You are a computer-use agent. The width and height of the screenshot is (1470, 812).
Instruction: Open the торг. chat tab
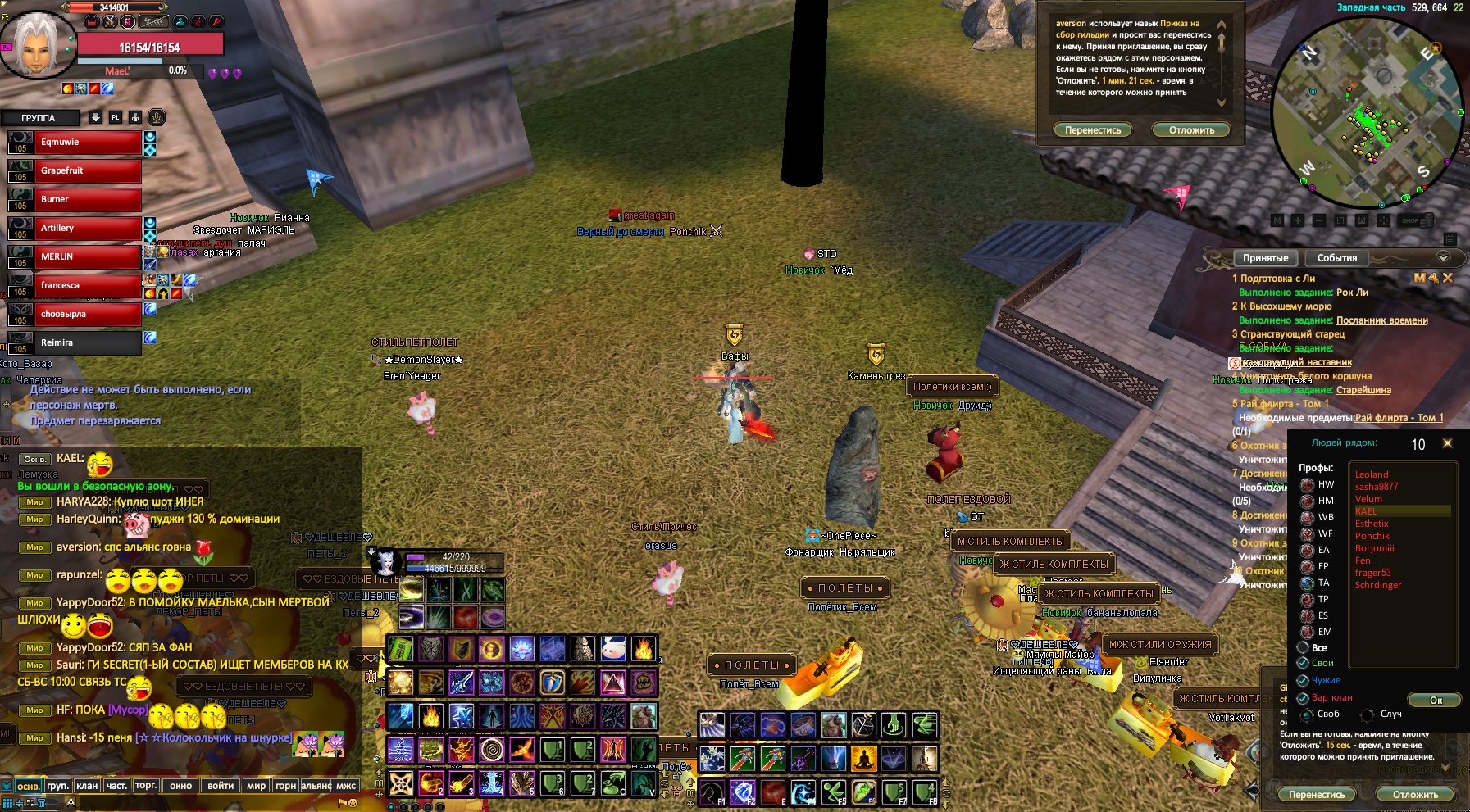(x=146, y=786)
